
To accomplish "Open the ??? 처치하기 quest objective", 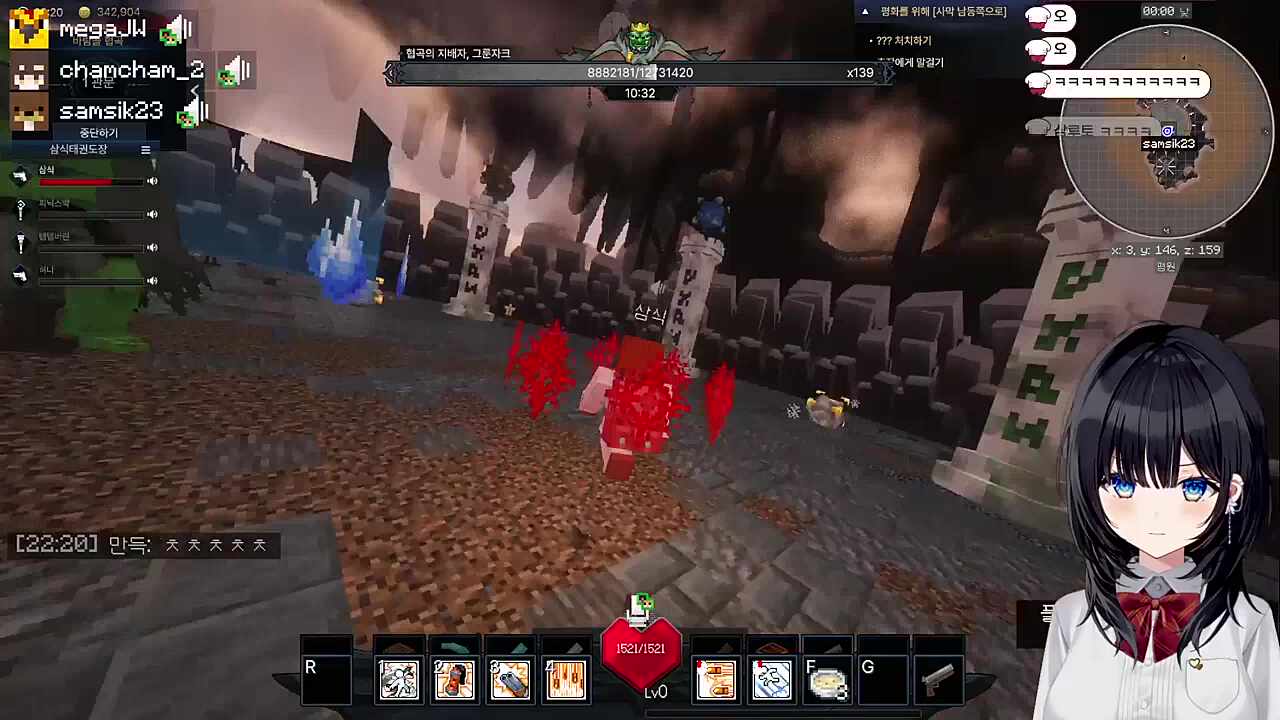I will pos(903,41).
